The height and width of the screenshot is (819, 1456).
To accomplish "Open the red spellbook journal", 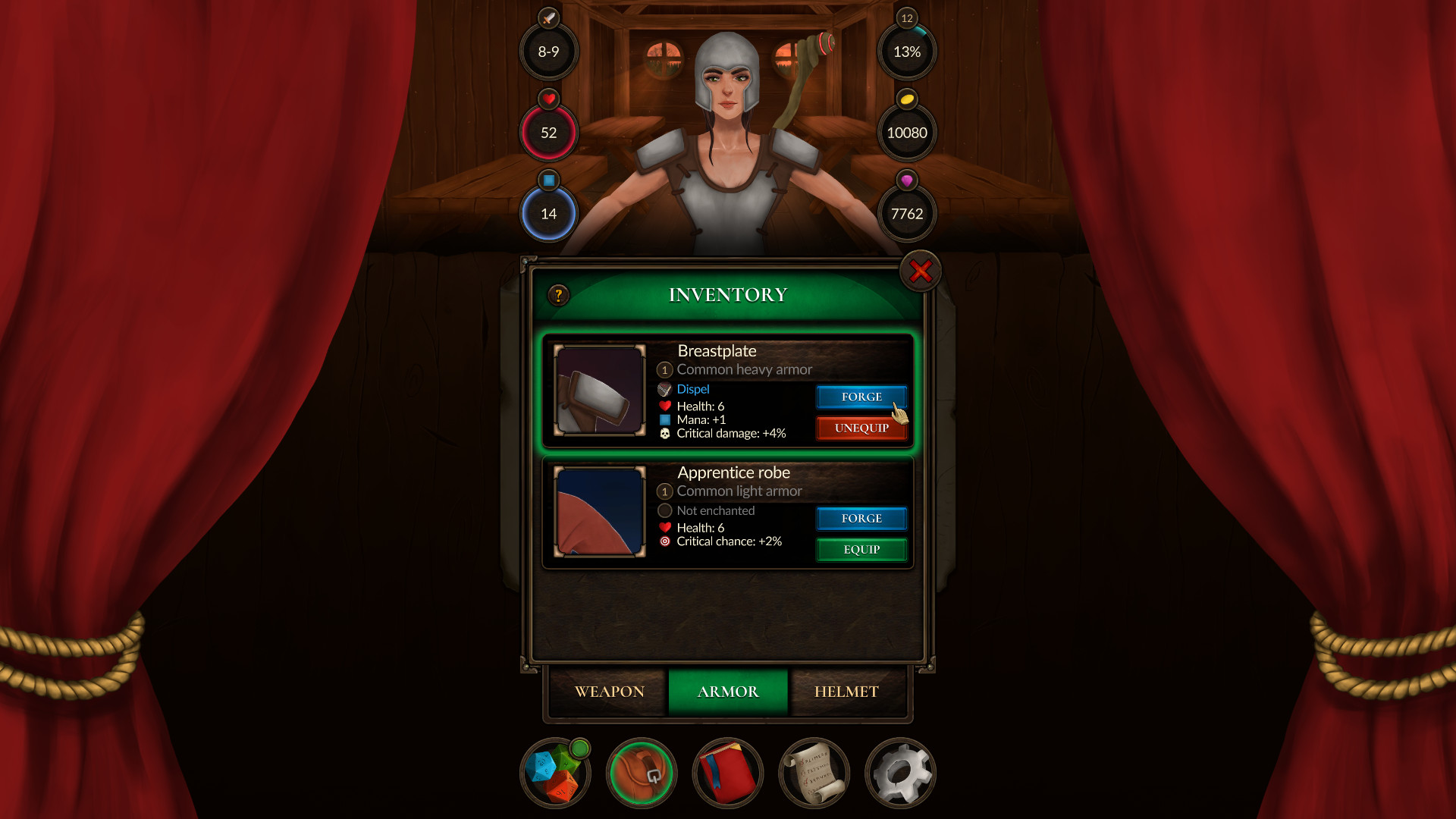I will pyautogui.click(x=727, y=773).
